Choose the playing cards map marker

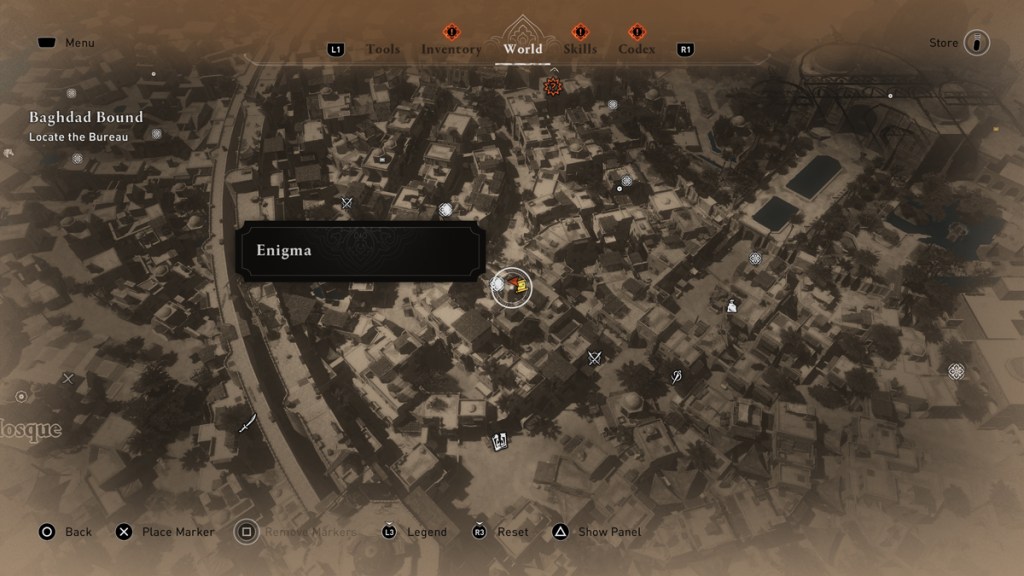pyautogui.click(x=500, y=439)
